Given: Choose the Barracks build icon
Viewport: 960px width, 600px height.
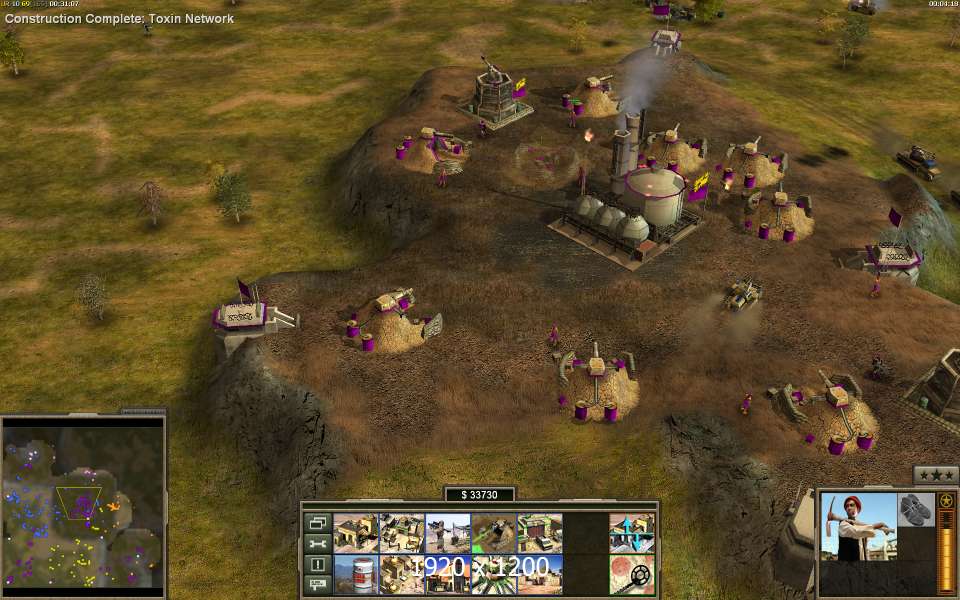Looking at the screenshot, I should 401,533.
